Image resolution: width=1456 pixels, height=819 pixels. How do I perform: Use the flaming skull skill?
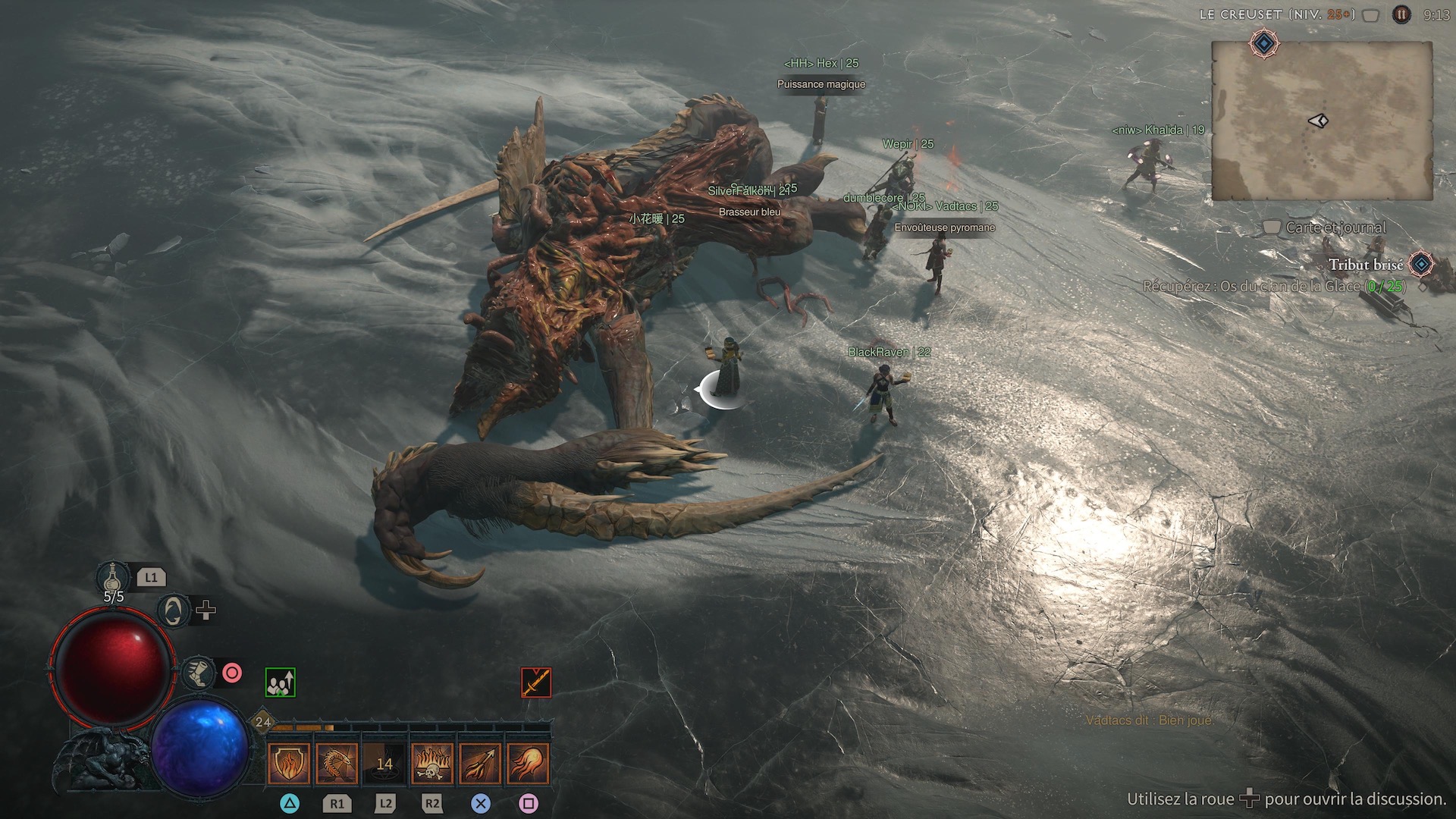[x=432, y=763]
